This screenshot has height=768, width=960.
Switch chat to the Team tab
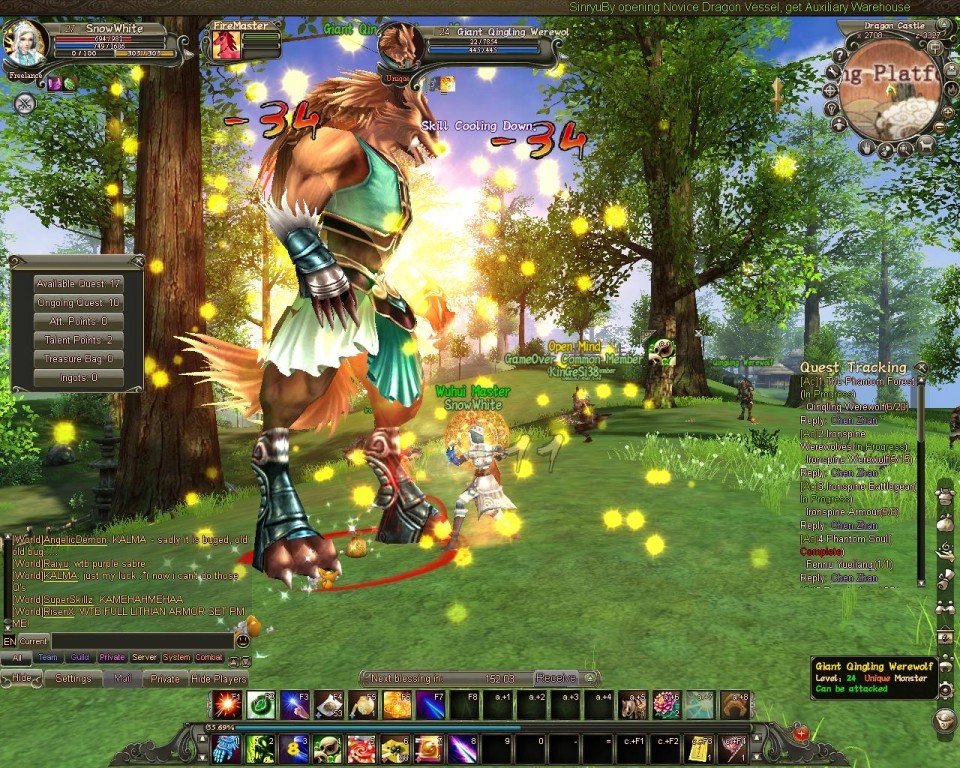pos(47,658)
